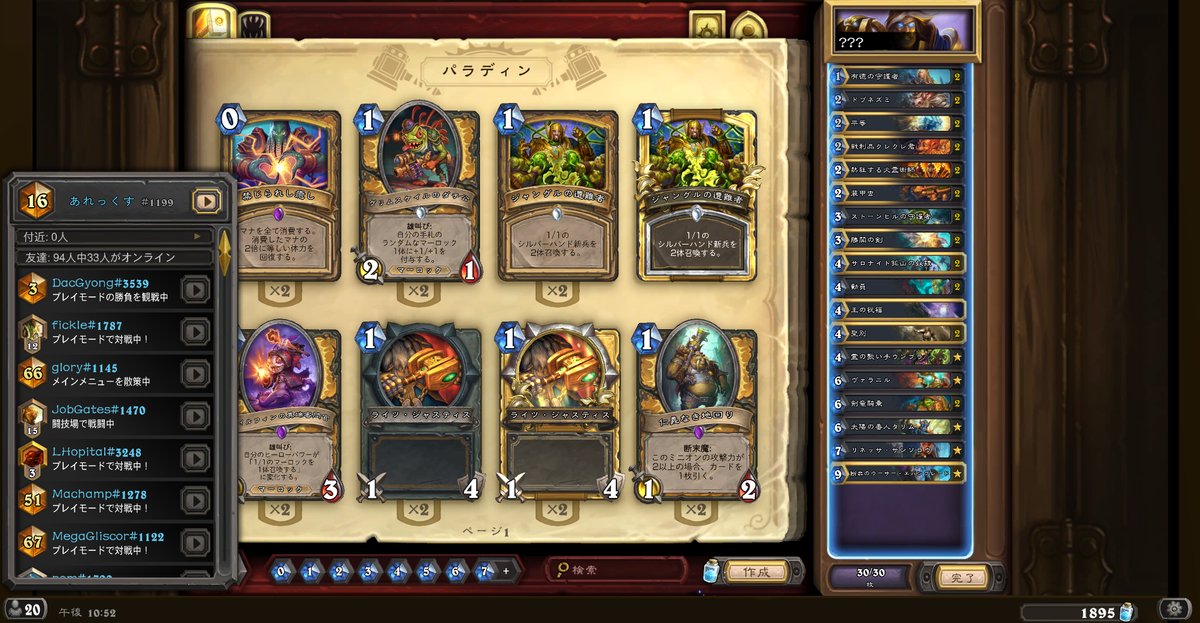The width and height of the screenshot is (1200, 623).
Task: Open the gear options menu
Action: tap(1174, 609)
